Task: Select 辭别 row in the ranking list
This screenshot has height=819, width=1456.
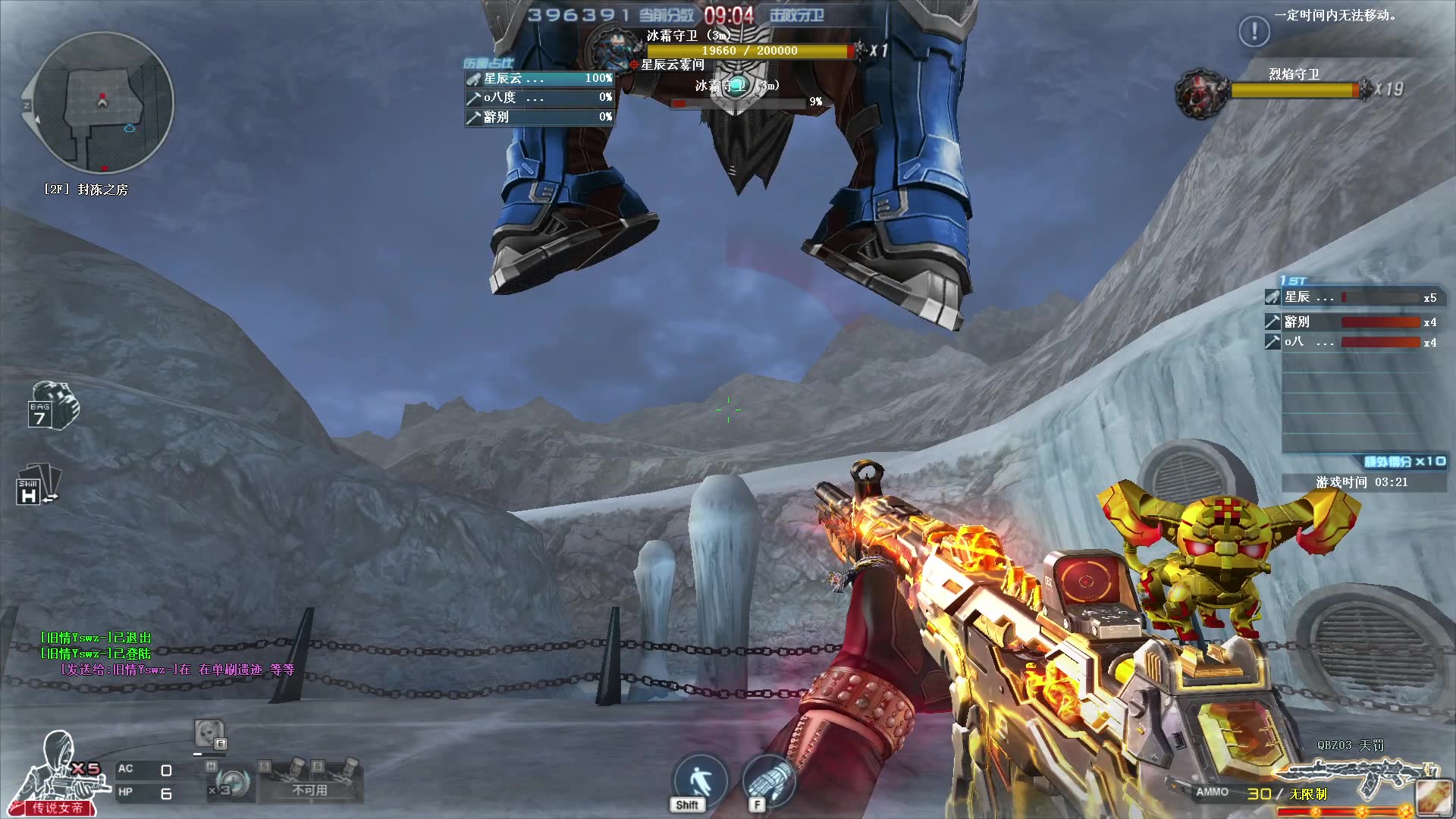Action: [1351, 322]
